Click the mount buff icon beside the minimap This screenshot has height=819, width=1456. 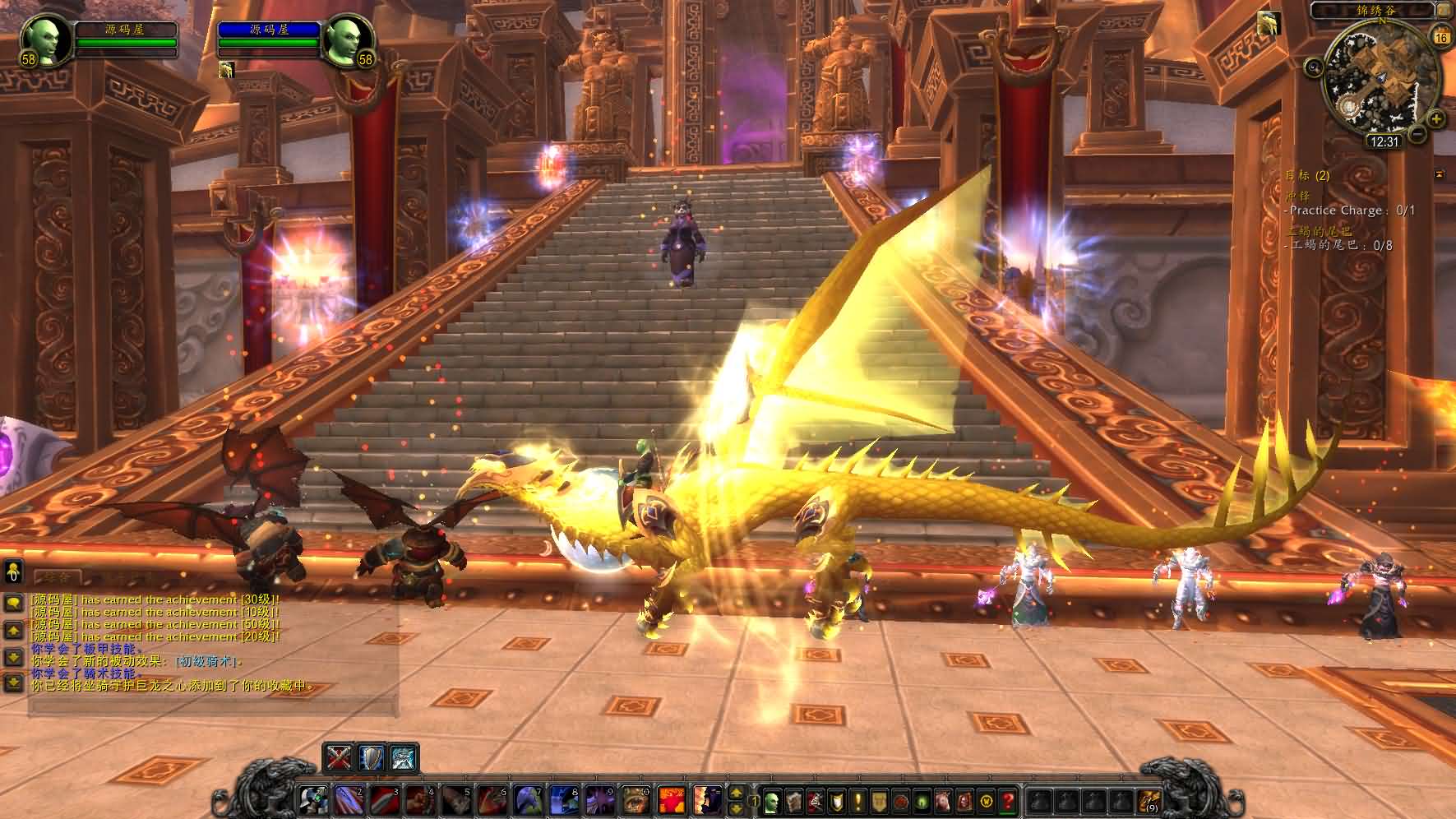pos(1269,25)
